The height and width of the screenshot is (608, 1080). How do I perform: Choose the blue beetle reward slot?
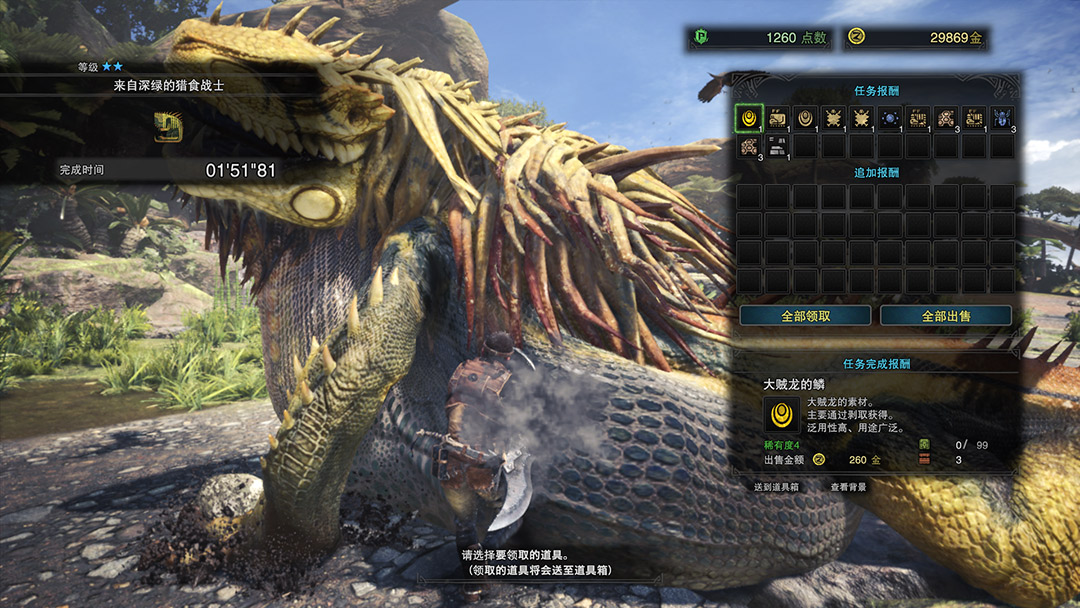pyautogui.click(x=1001, y=118)
